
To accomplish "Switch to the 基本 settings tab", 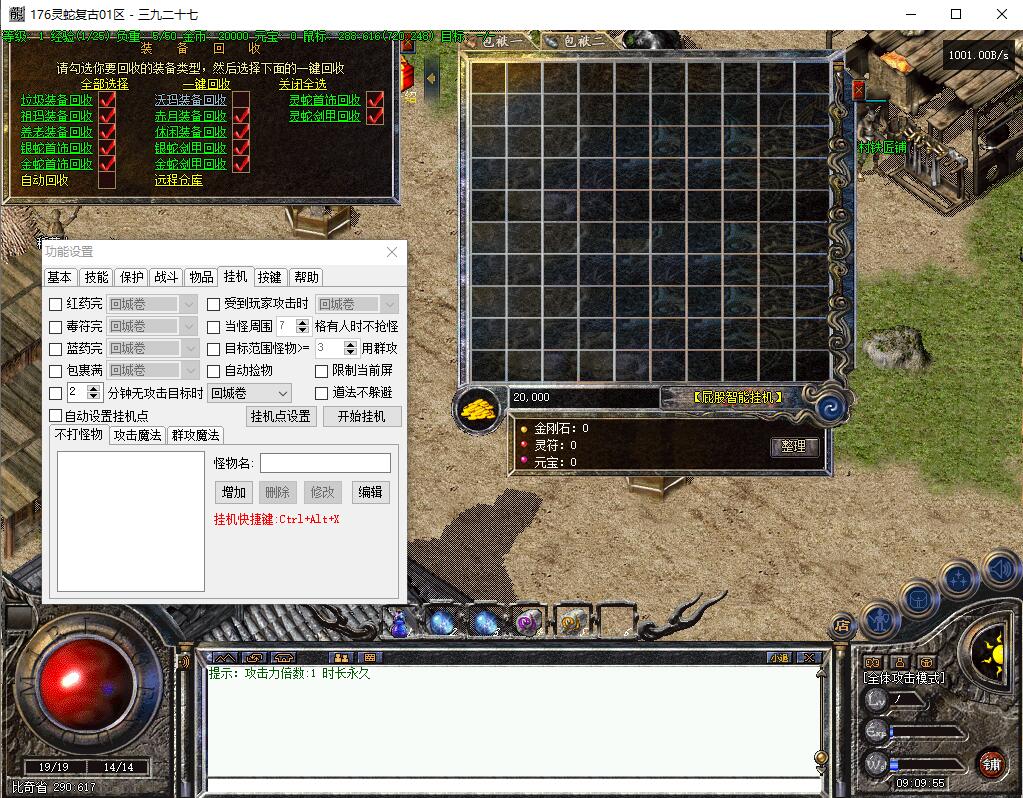I will [60, 277].
